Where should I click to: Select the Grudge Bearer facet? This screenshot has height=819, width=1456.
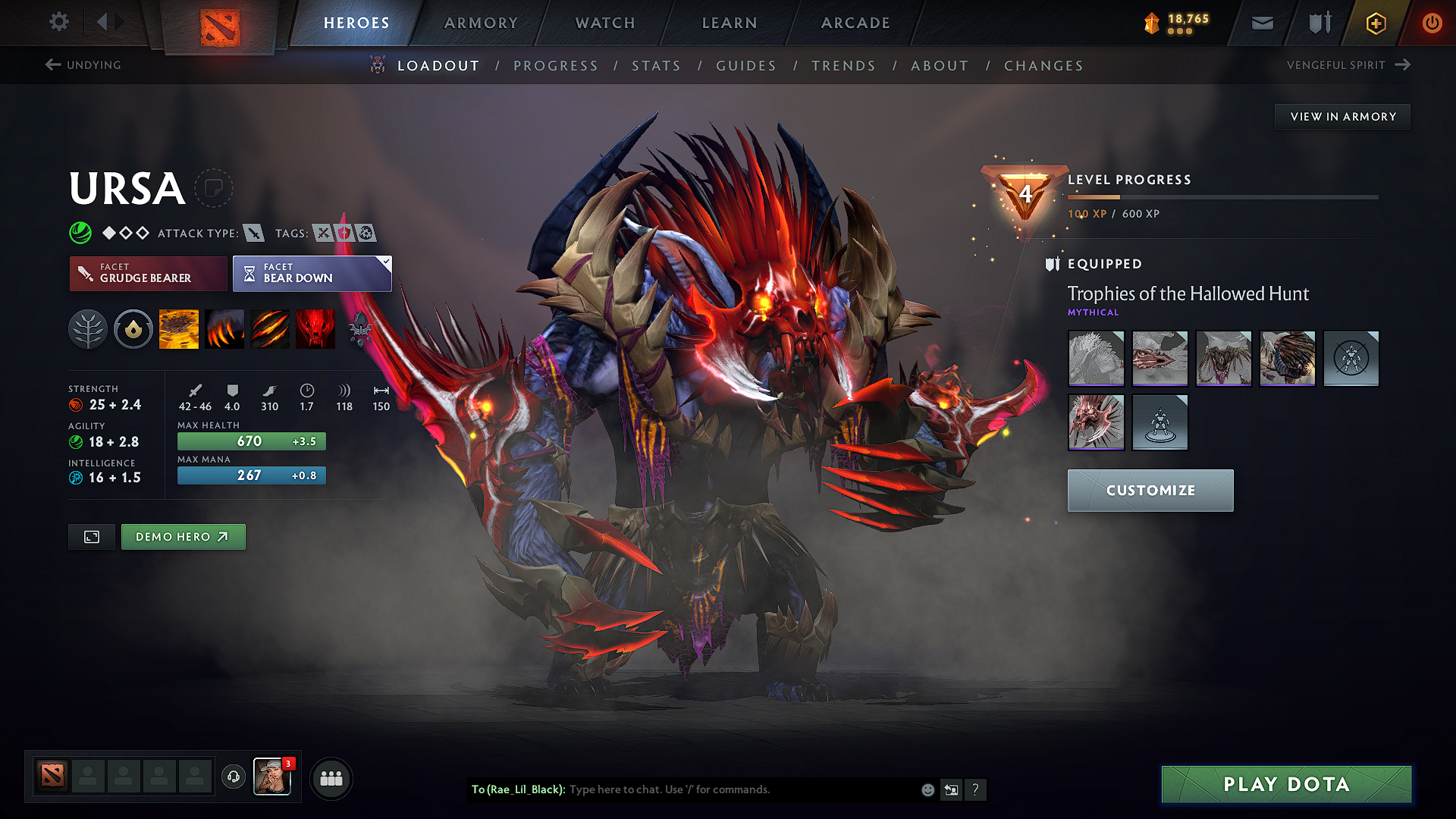[148, 274]
